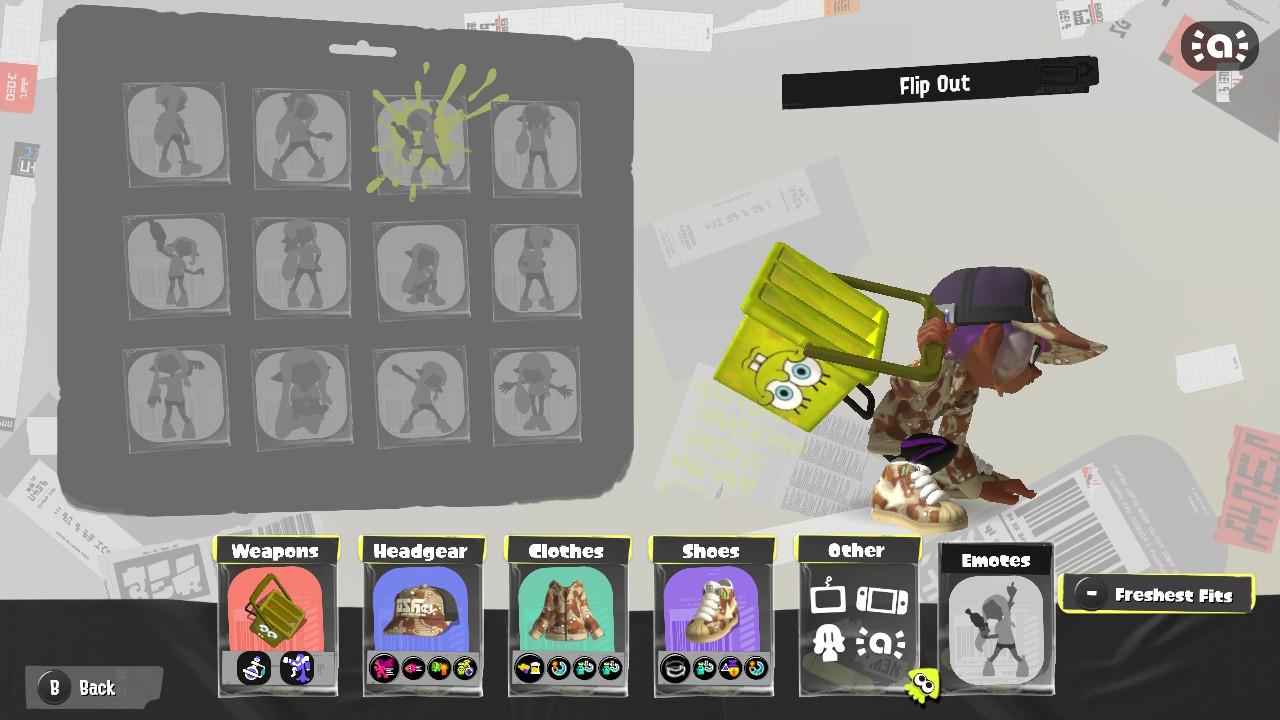The height and width of the screenshot is (720, 1280).
Task: Click the Freshest Fits button
Action: click(1157, 593)
